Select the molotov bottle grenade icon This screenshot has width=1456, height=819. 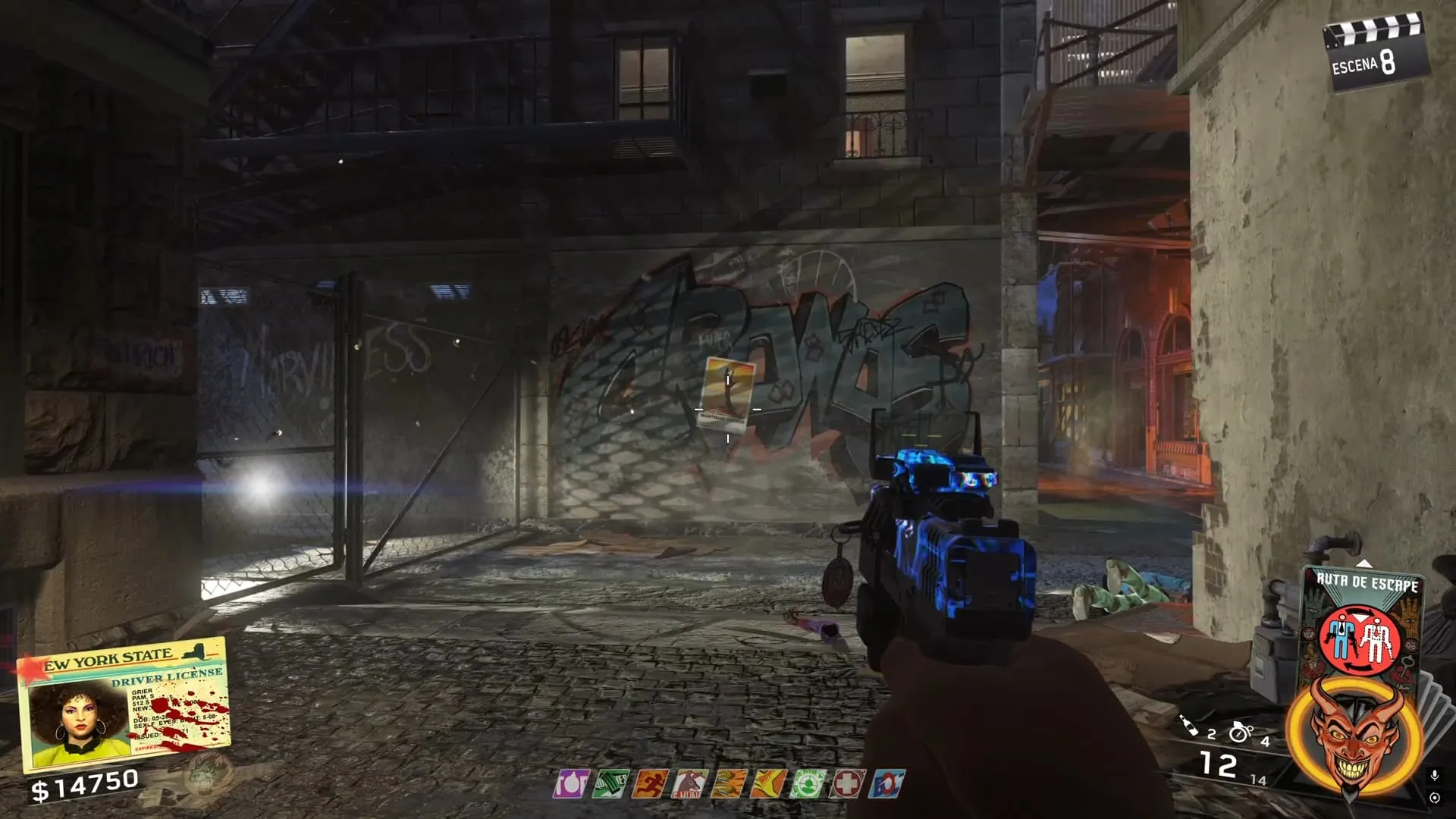click(x=1188, y=726)
